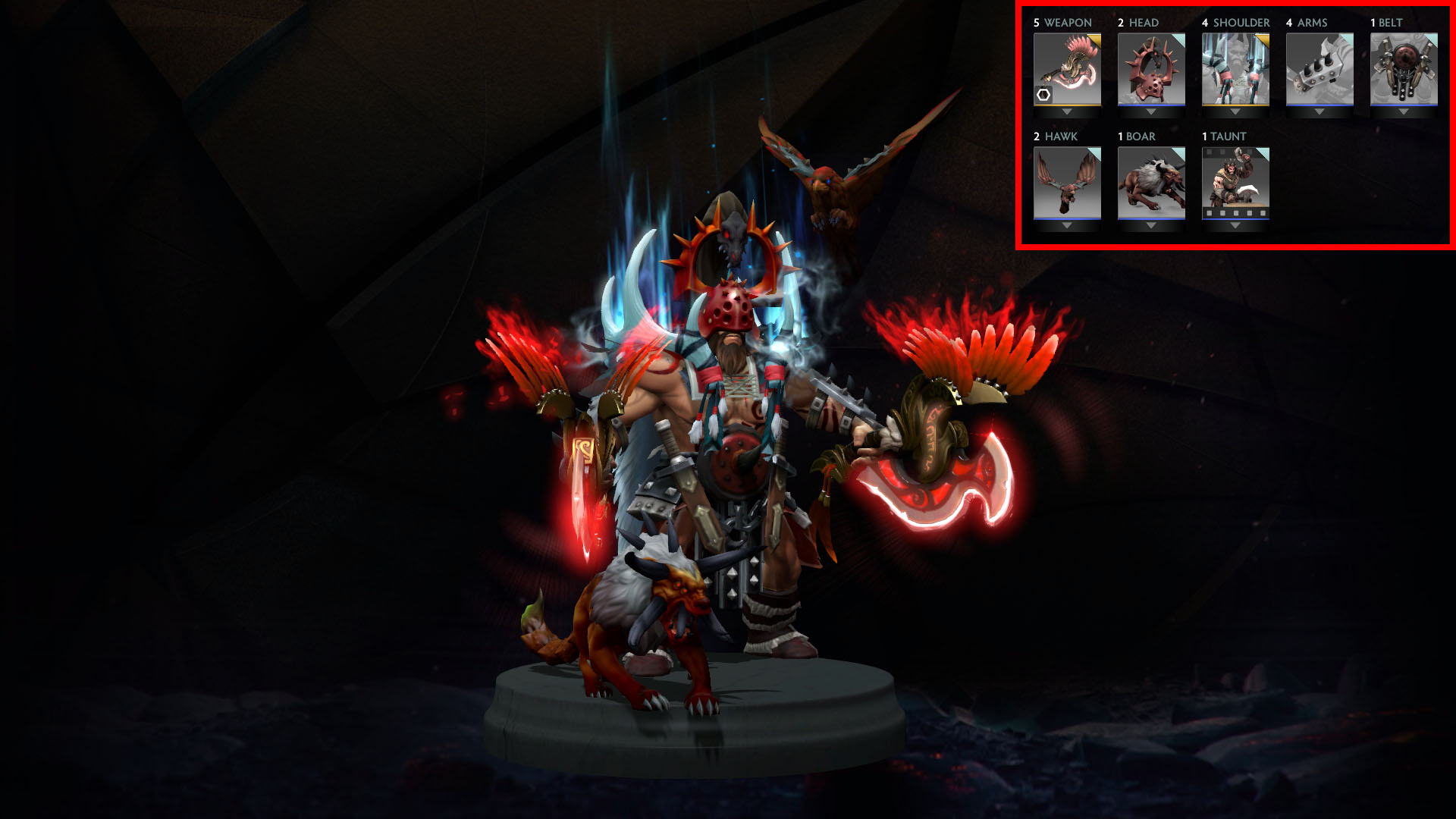
Task: Select the Hawk item slot
Action: click(1067, 182)
